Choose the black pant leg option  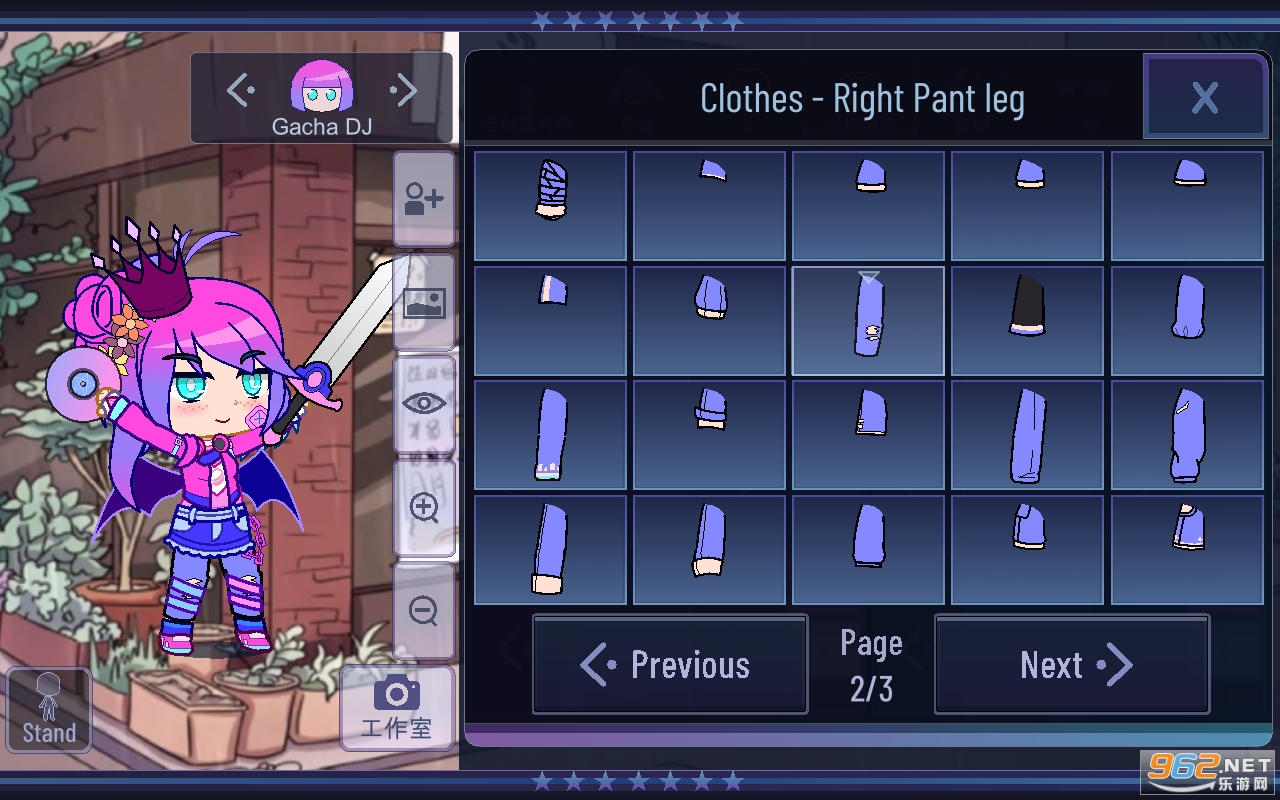click(1027, 321)
